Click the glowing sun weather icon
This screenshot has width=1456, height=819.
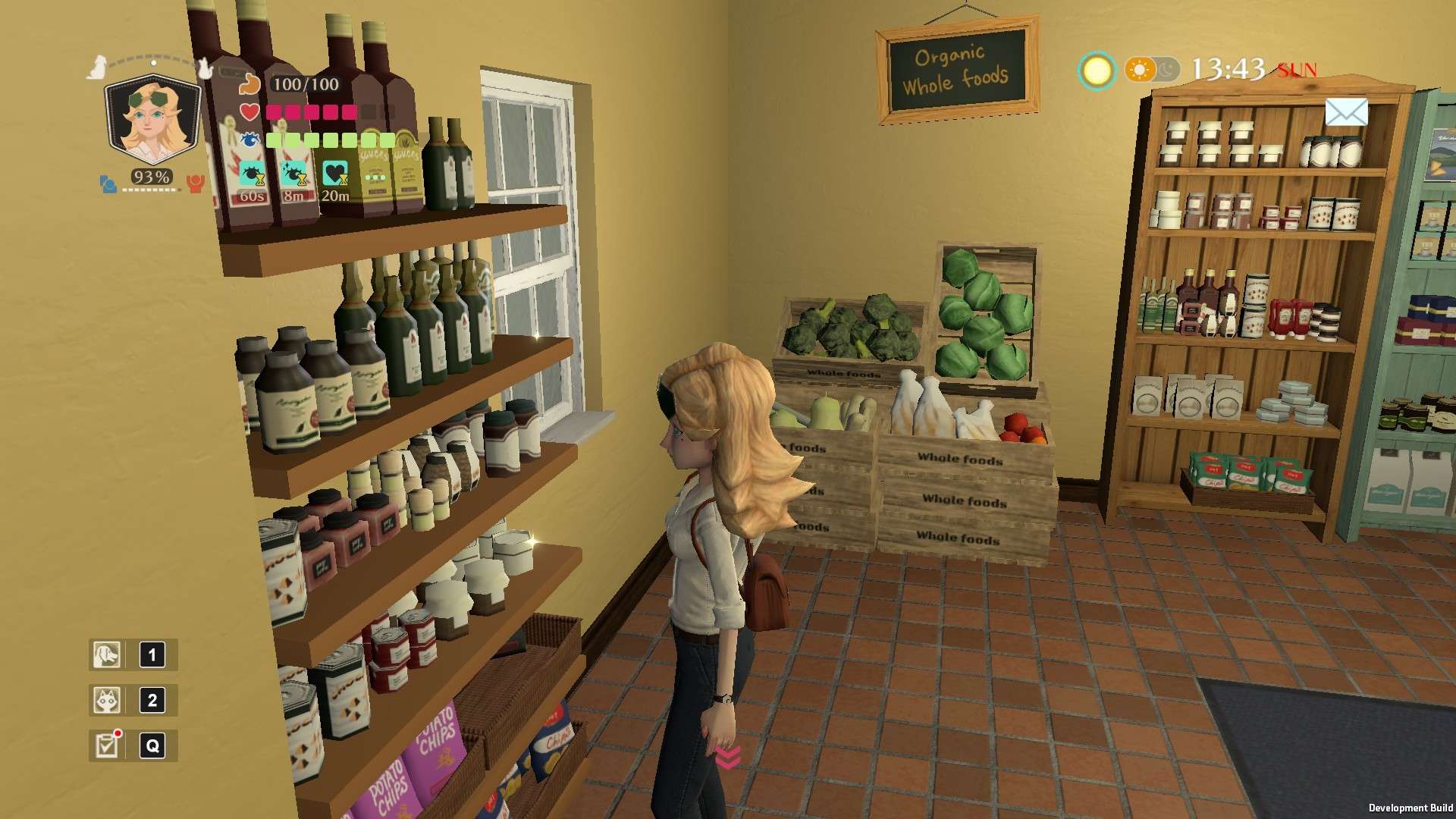coord(1097,71)
